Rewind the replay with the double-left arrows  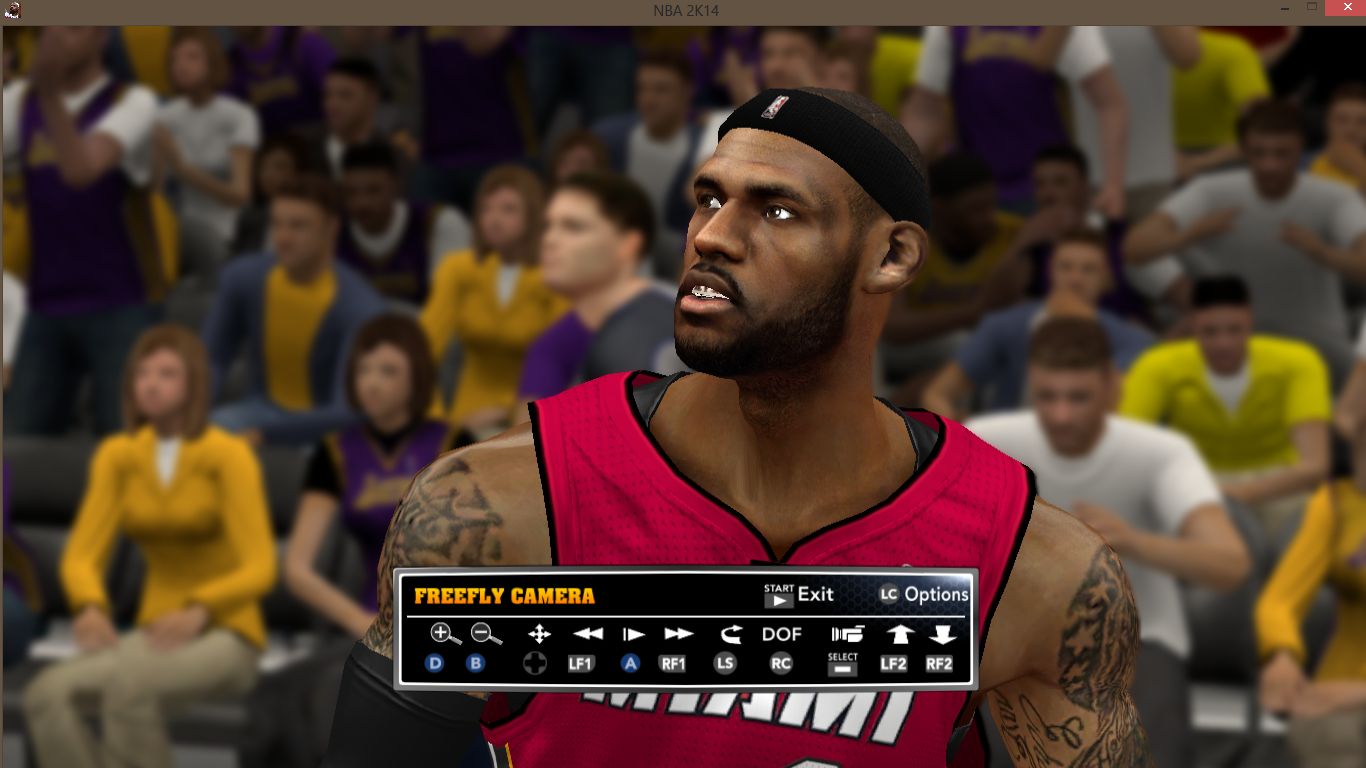(588, 633)
